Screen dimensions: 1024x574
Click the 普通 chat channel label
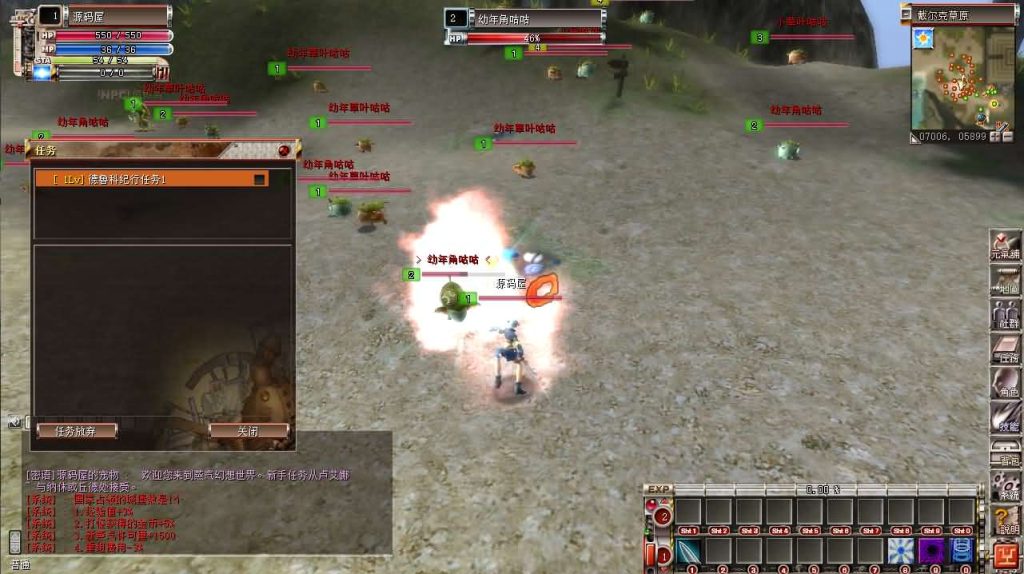pyautogui.click(x=20, y=565)
